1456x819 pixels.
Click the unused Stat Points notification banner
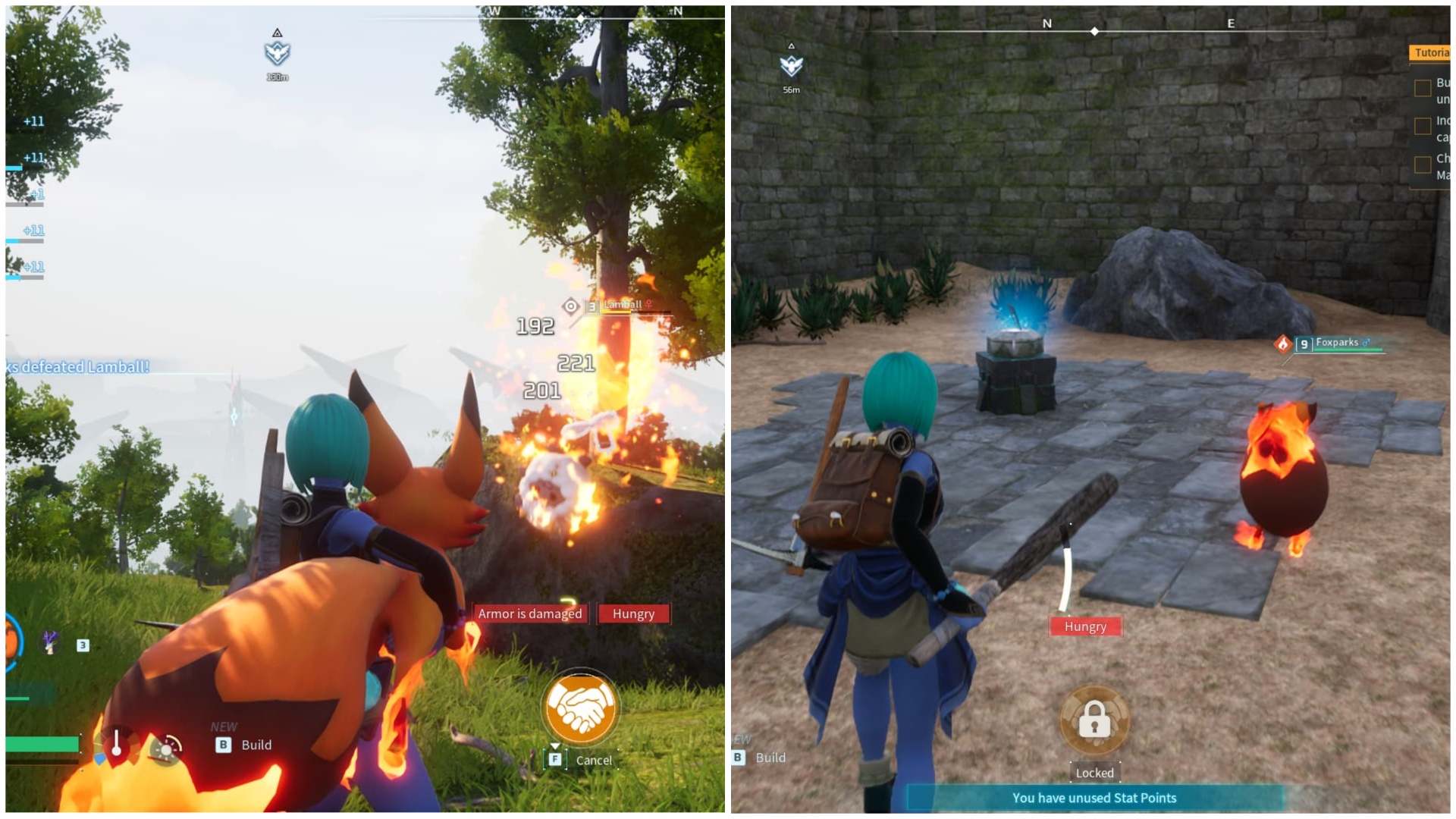[1093, 798]
